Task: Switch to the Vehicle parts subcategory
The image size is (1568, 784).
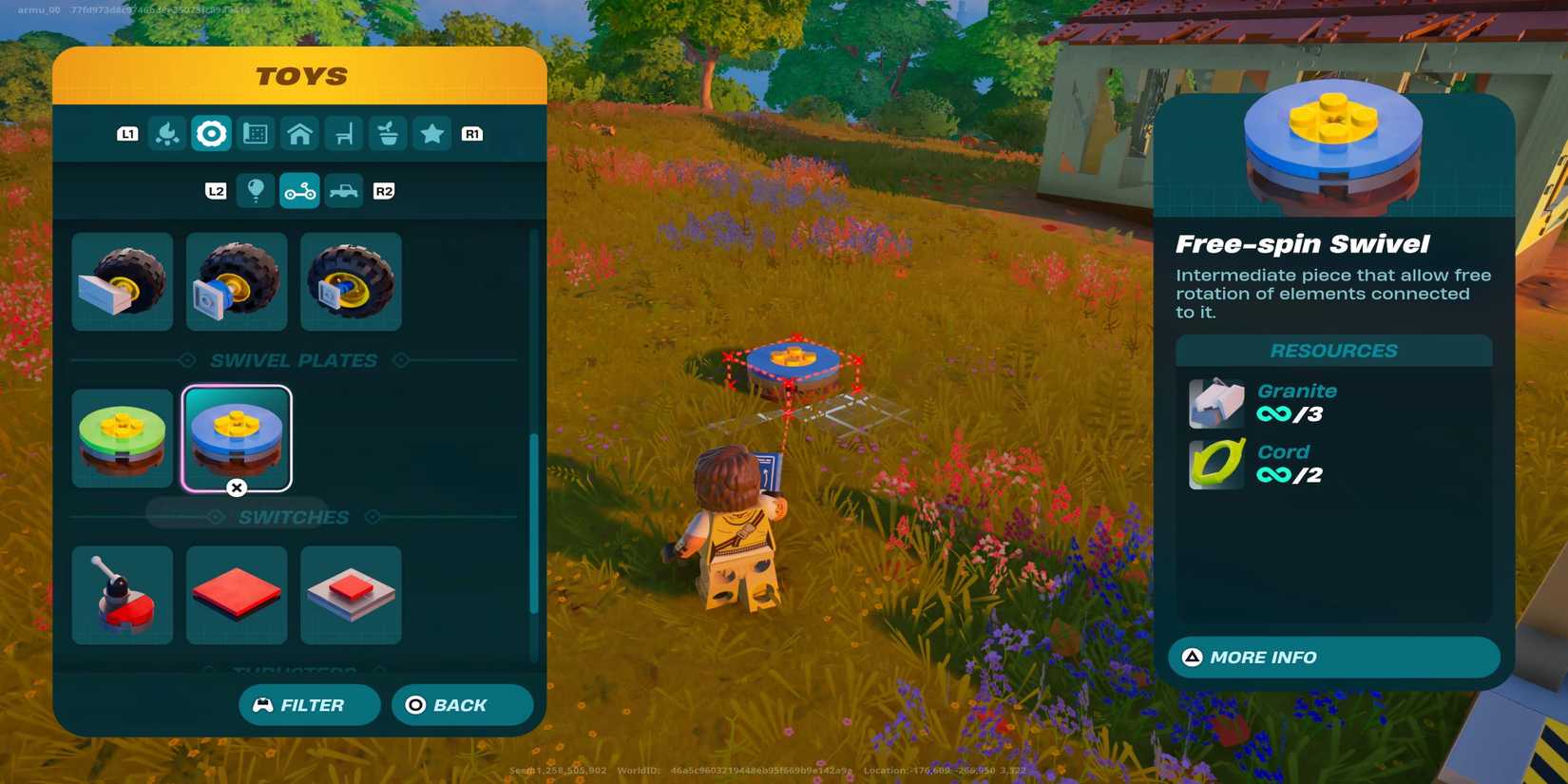Action: [298, 191]
